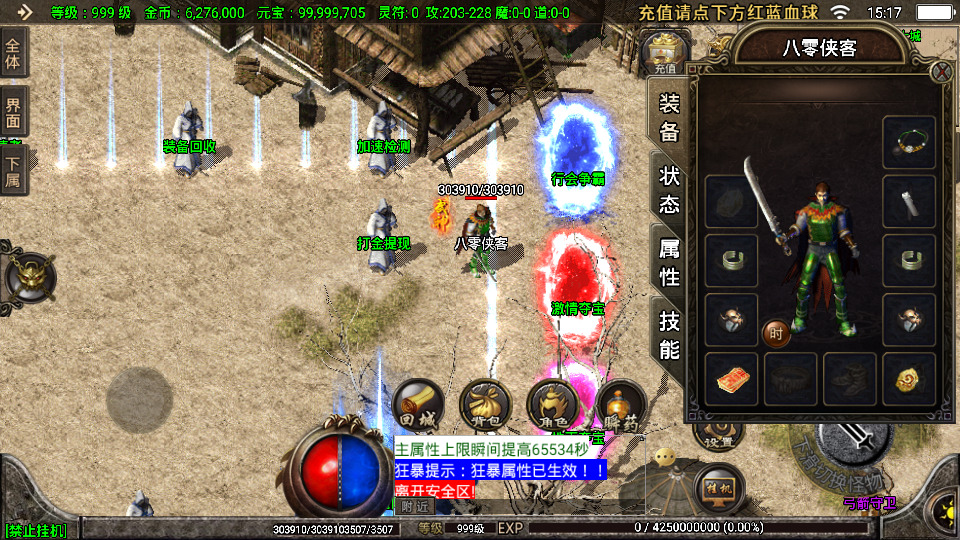Switch to the 附近 nearby chat channel
This screenshot has height=540, width=960.
[x=413, y=507]
